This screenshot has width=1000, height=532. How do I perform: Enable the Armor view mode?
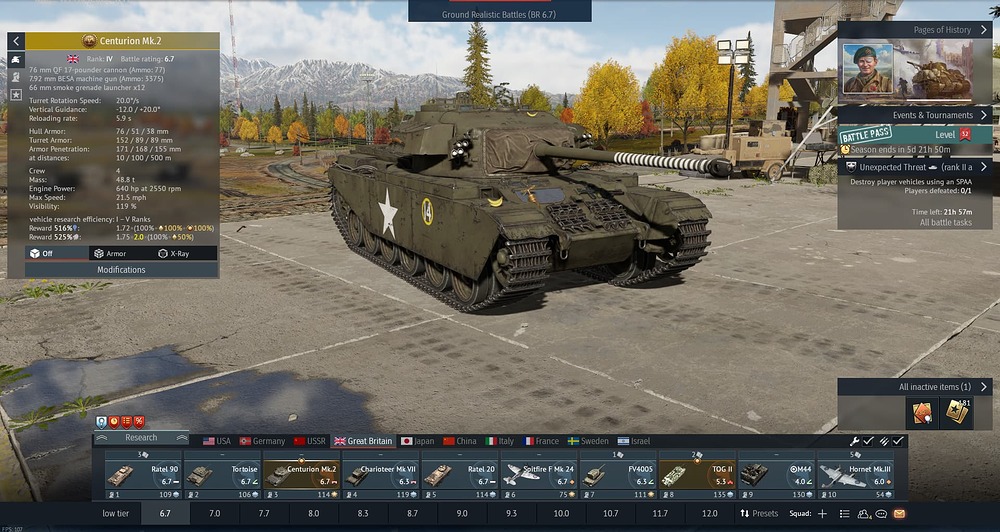110,254
